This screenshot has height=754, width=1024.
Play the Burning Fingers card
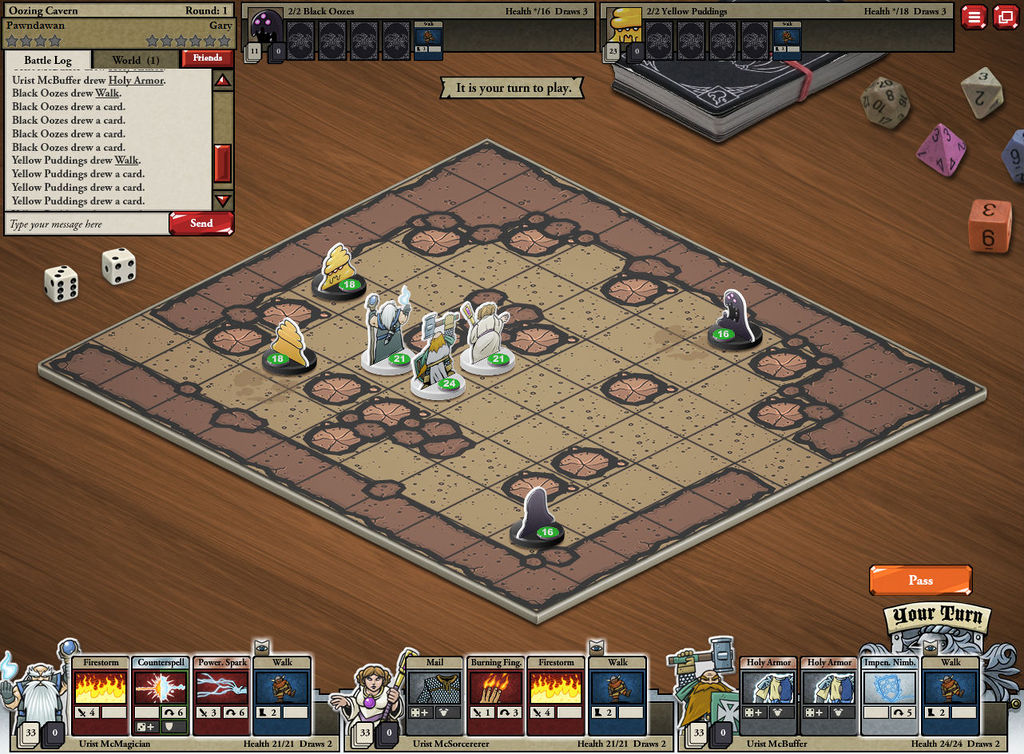(495, 690)
